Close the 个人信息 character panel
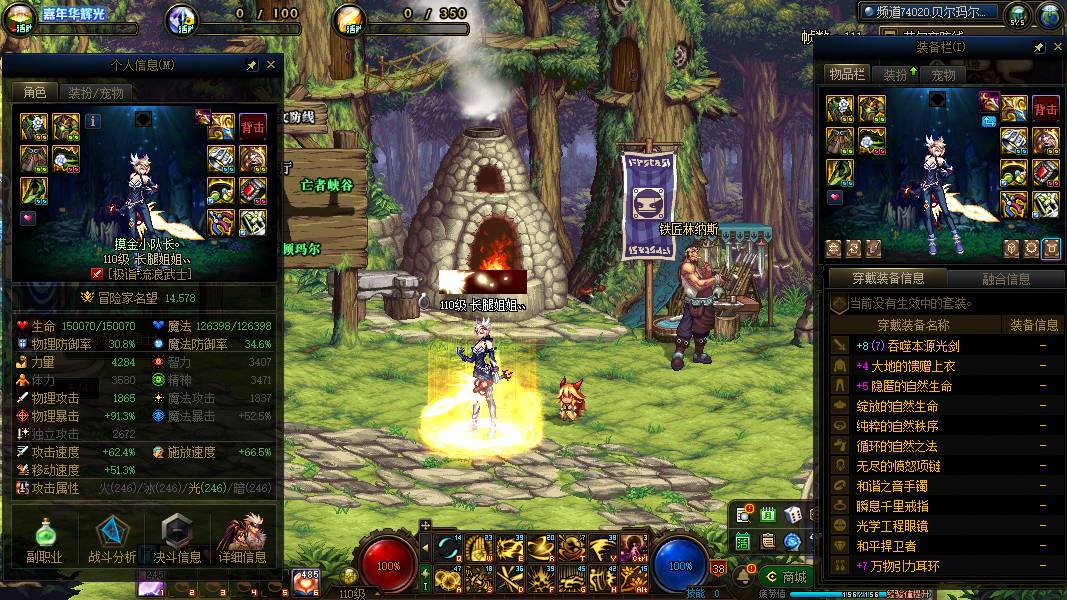1067x600 pixels. pyautogui.click(x=270, y=65)
